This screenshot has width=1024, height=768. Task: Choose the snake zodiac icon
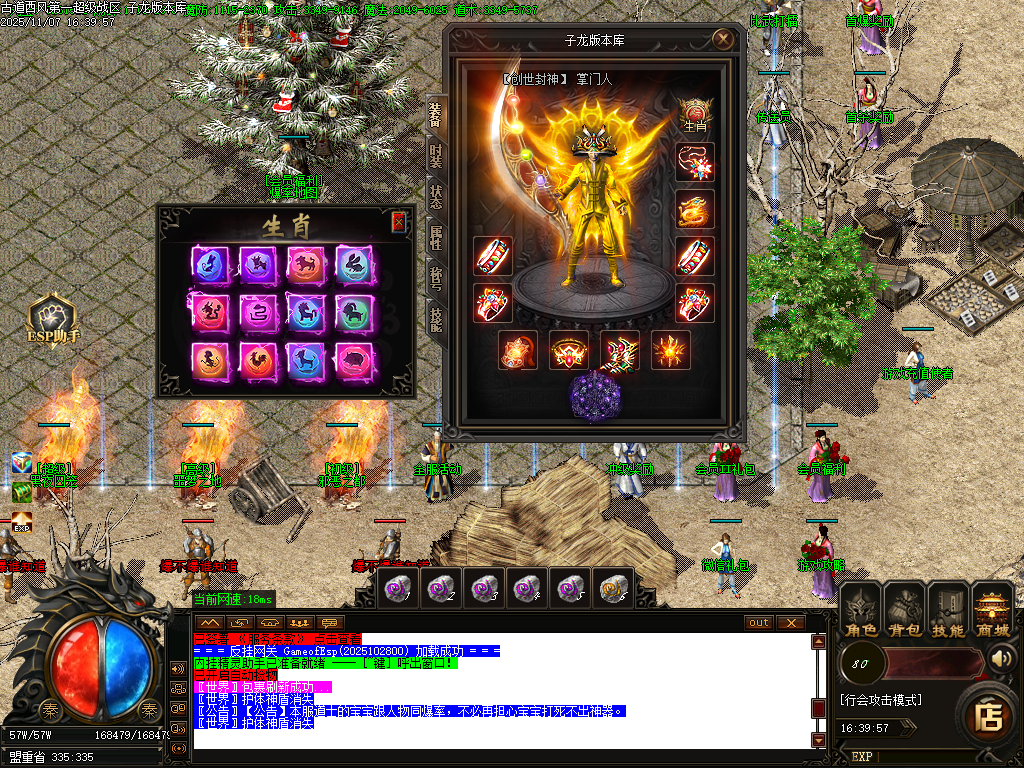click(258, 313)
